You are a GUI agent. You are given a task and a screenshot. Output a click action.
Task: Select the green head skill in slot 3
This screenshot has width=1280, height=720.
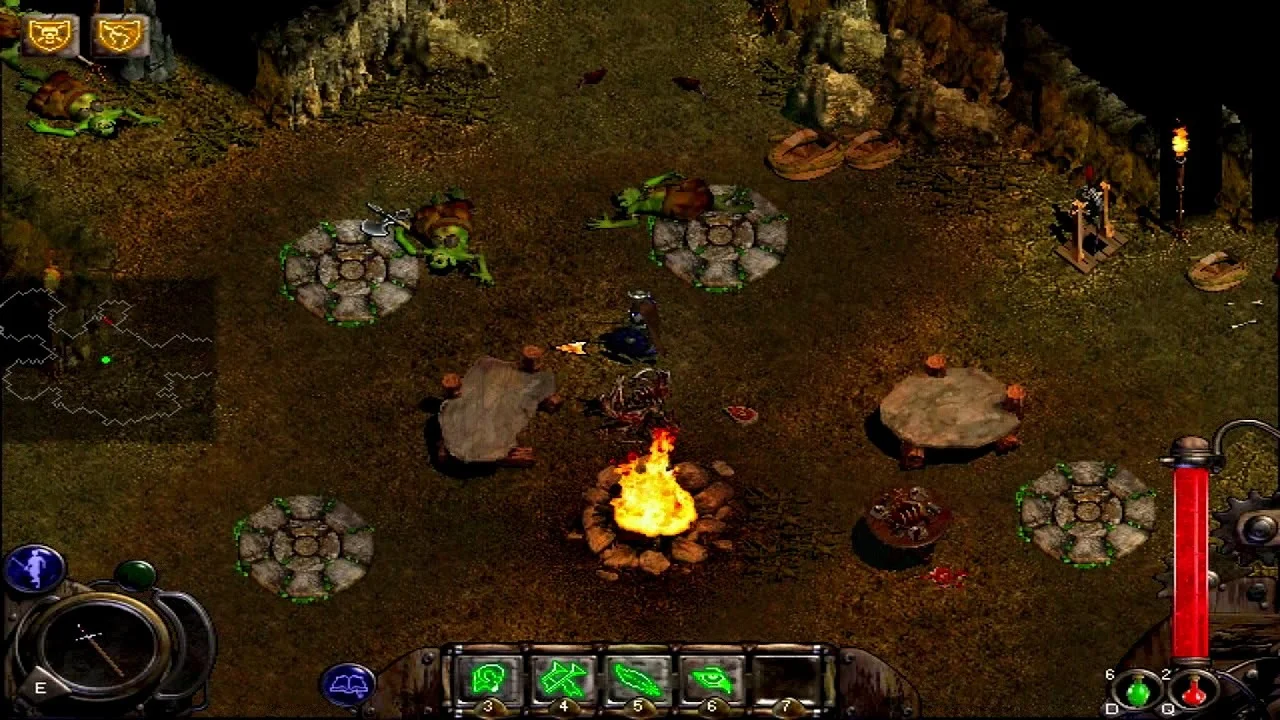point(489,680)
